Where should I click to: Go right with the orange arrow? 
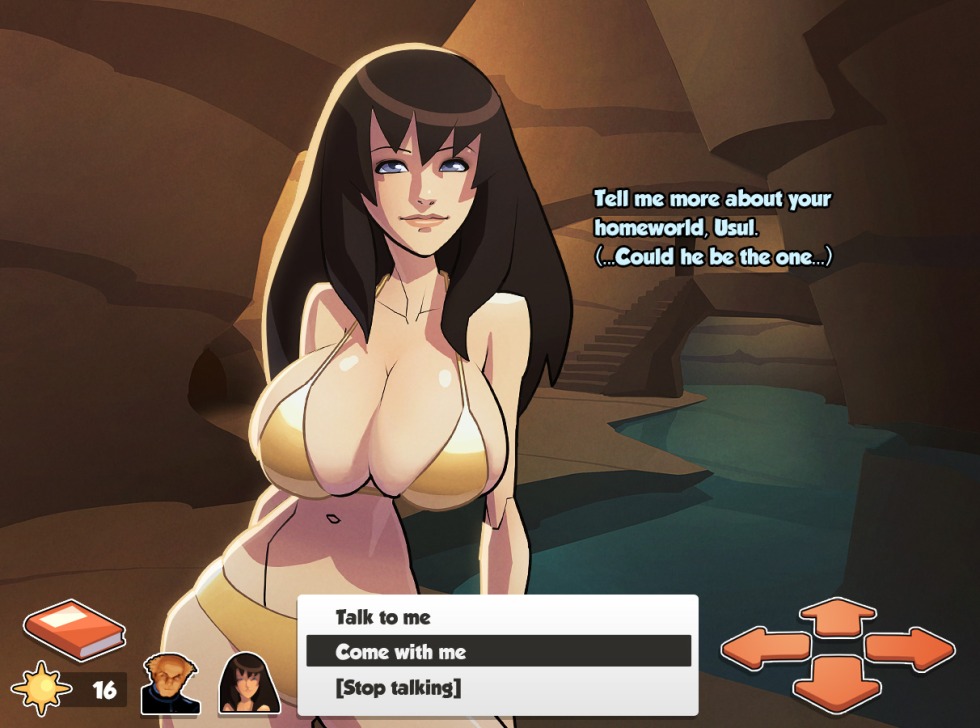910,648
